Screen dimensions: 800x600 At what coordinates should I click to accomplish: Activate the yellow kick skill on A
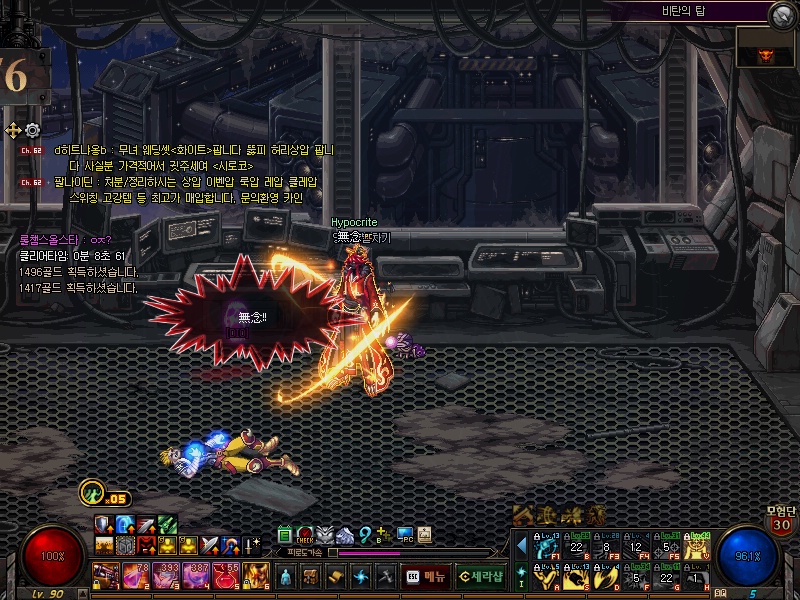(545, 577)
